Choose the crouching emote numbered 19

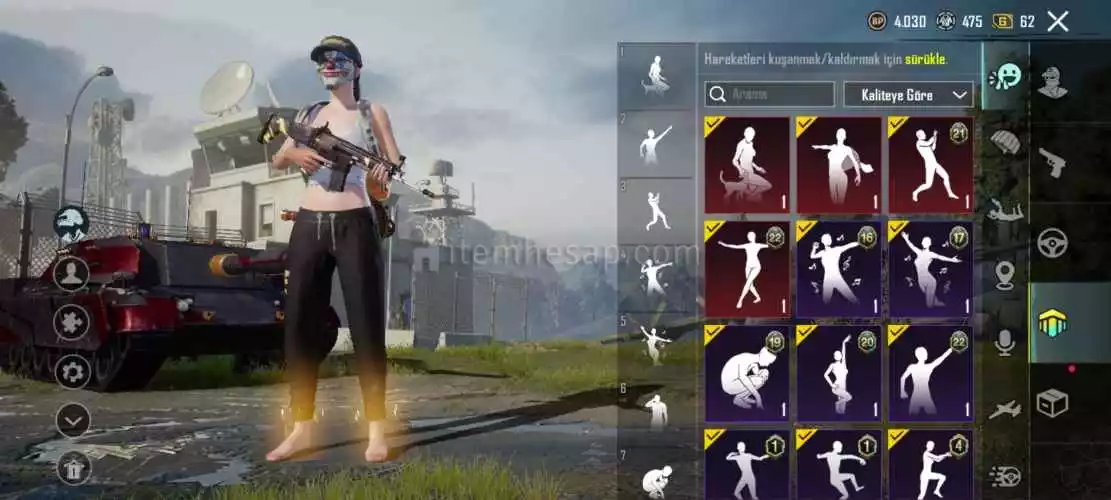(x=746, y=373)
